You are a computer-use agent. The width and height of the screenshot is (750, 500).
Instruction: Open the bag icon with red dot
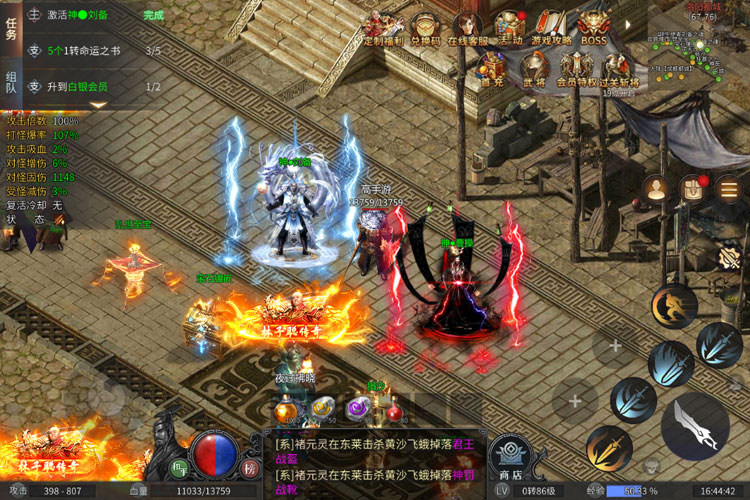click(692, 188)
